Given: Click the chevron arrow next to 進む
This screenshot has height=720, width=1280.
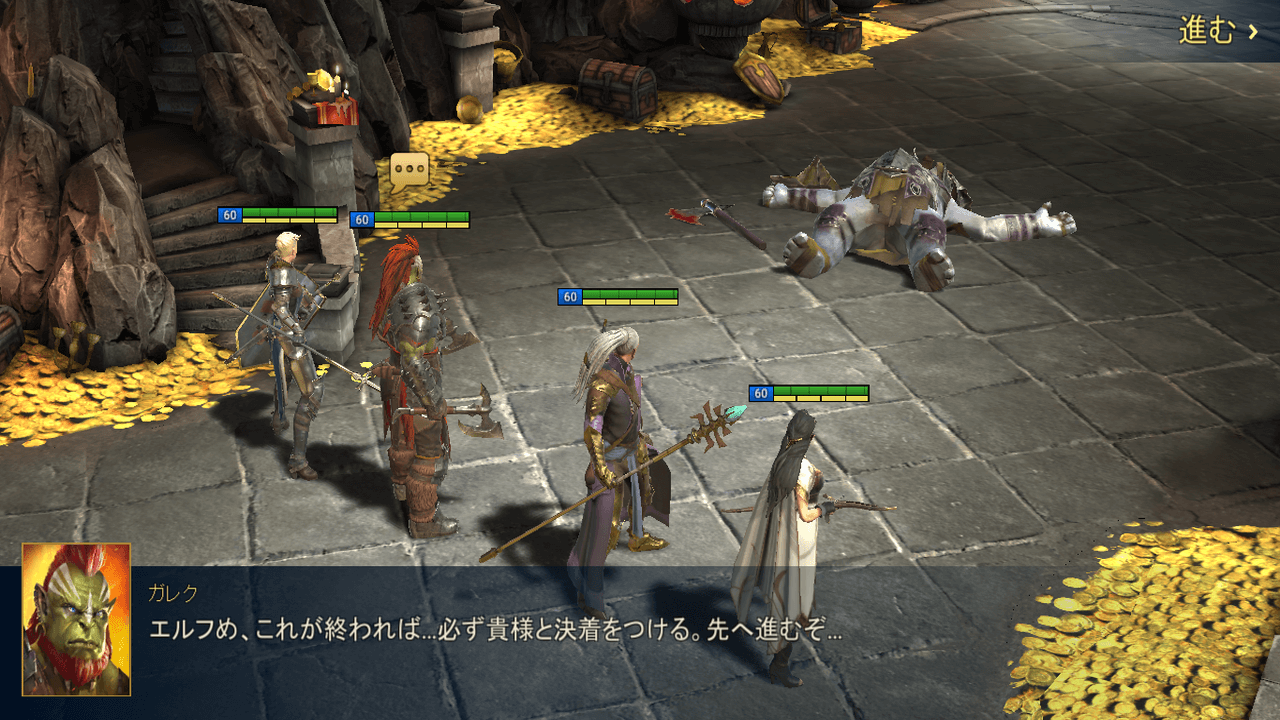Looking at the screenshot, I should [1250, 32].
